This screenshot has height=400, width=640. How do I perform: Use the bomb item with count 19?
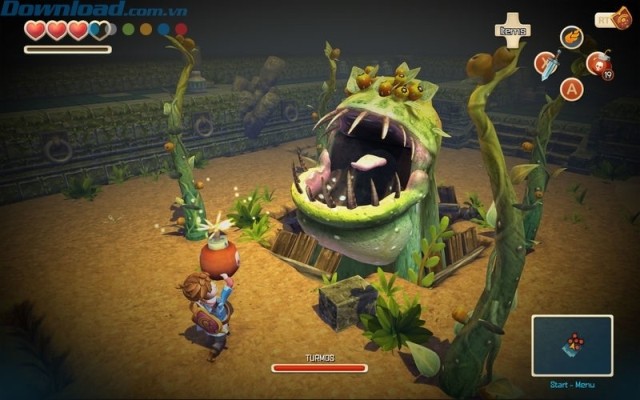click(598, 65)
